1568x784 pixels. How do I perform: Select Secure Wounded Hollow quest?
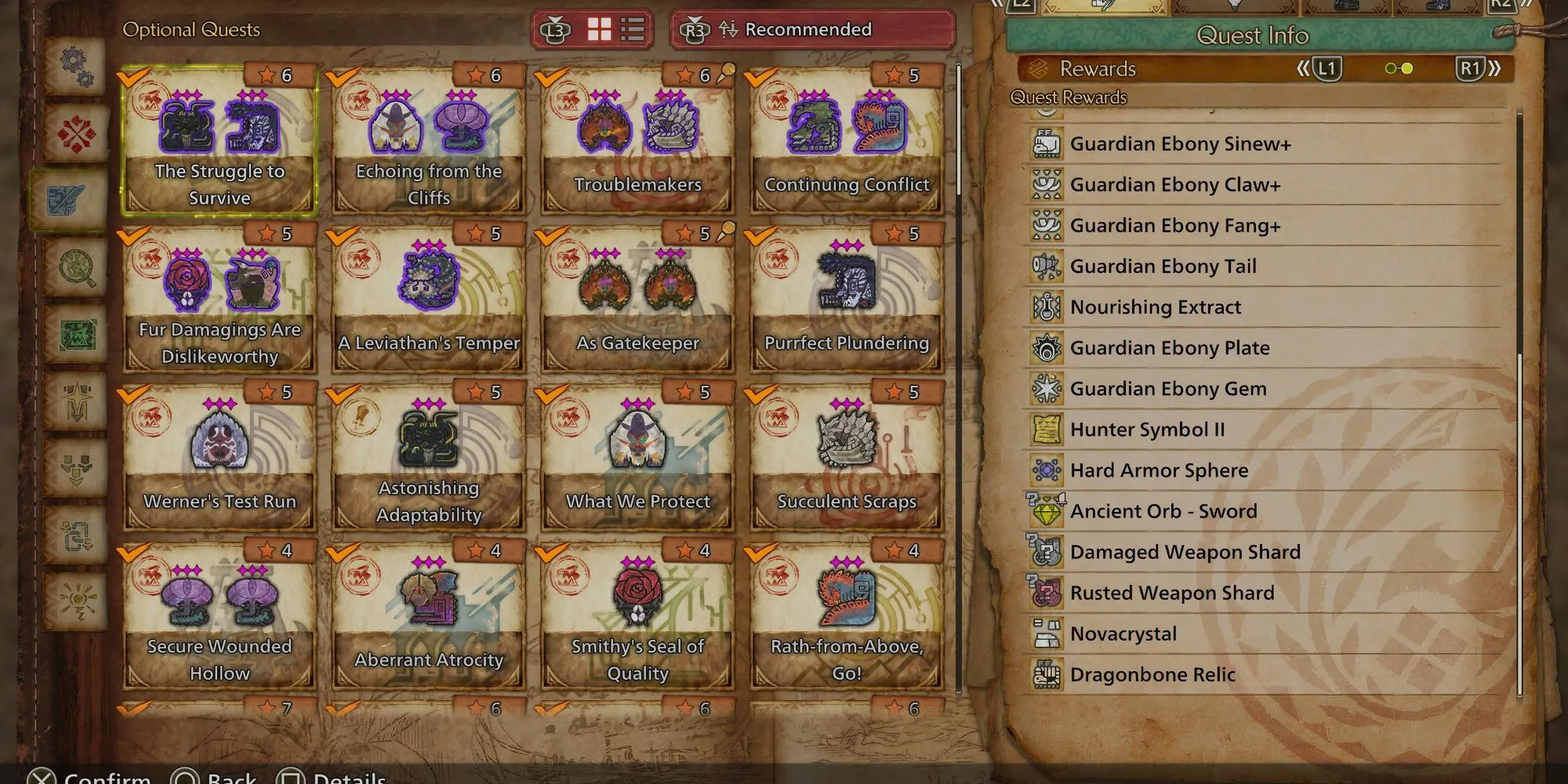pos(220,616)
